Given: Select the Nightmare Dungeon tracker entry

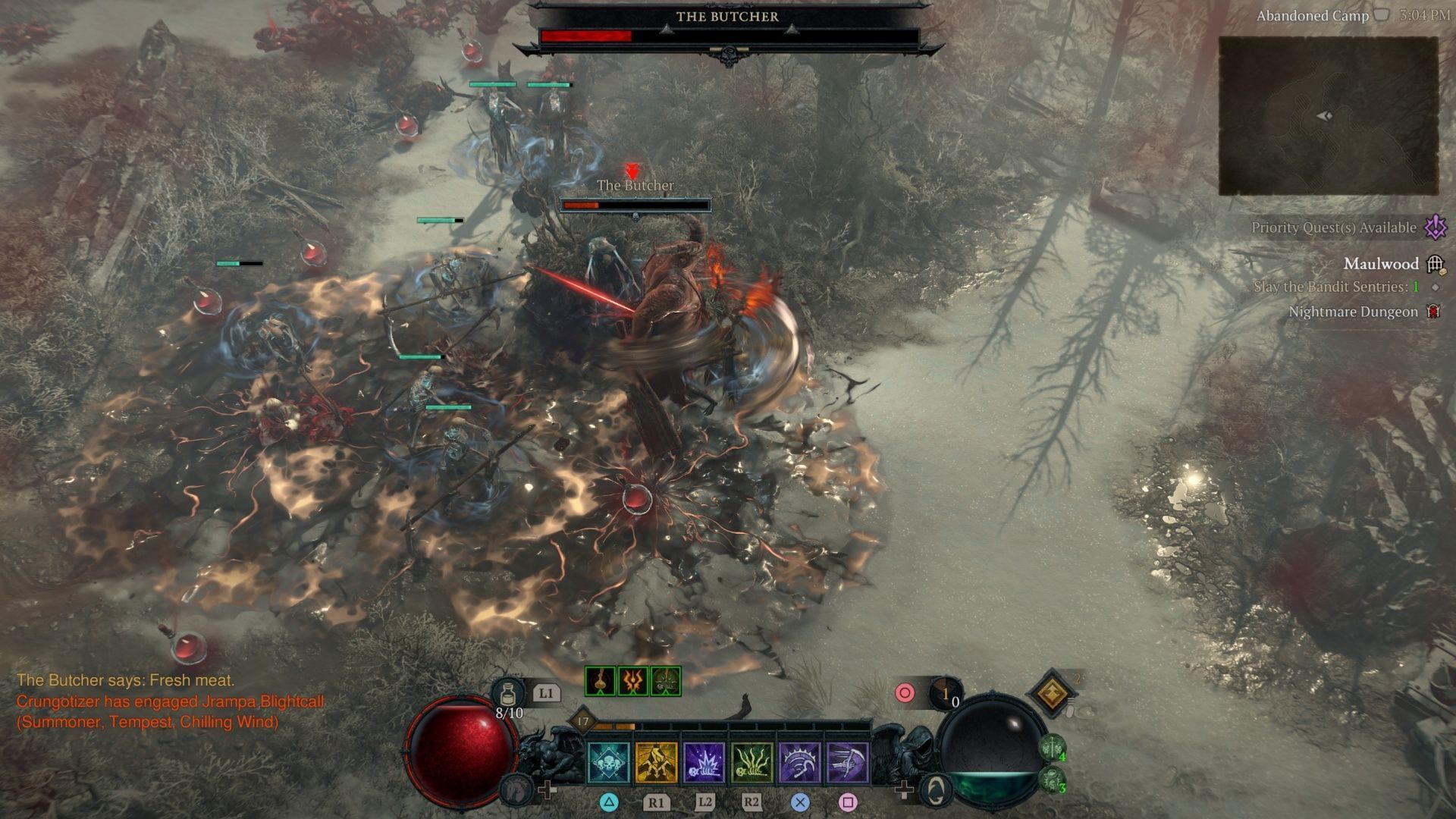Looking at the screenshot, I should click(1353, 312).
